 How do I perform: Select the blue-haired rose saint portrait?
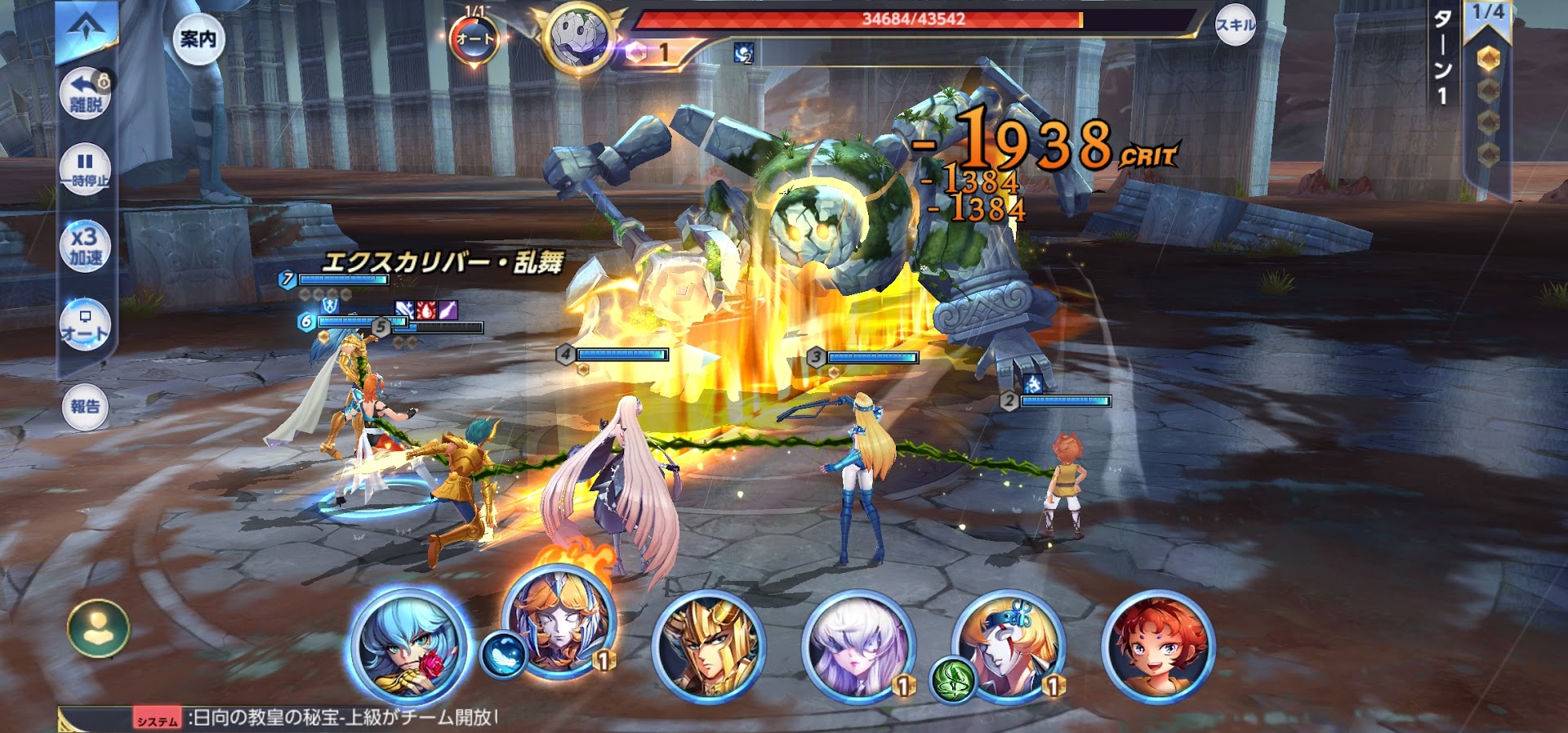(x=409, y=647)
